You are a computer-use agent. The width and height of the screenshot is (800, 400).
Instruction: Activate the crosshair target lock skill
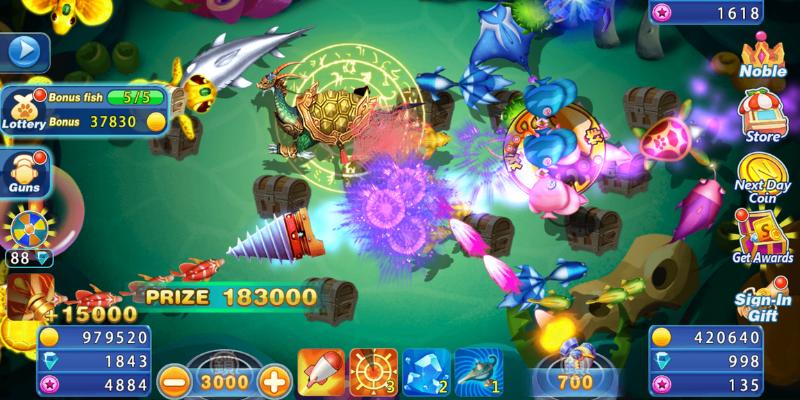tap(374, 372)
